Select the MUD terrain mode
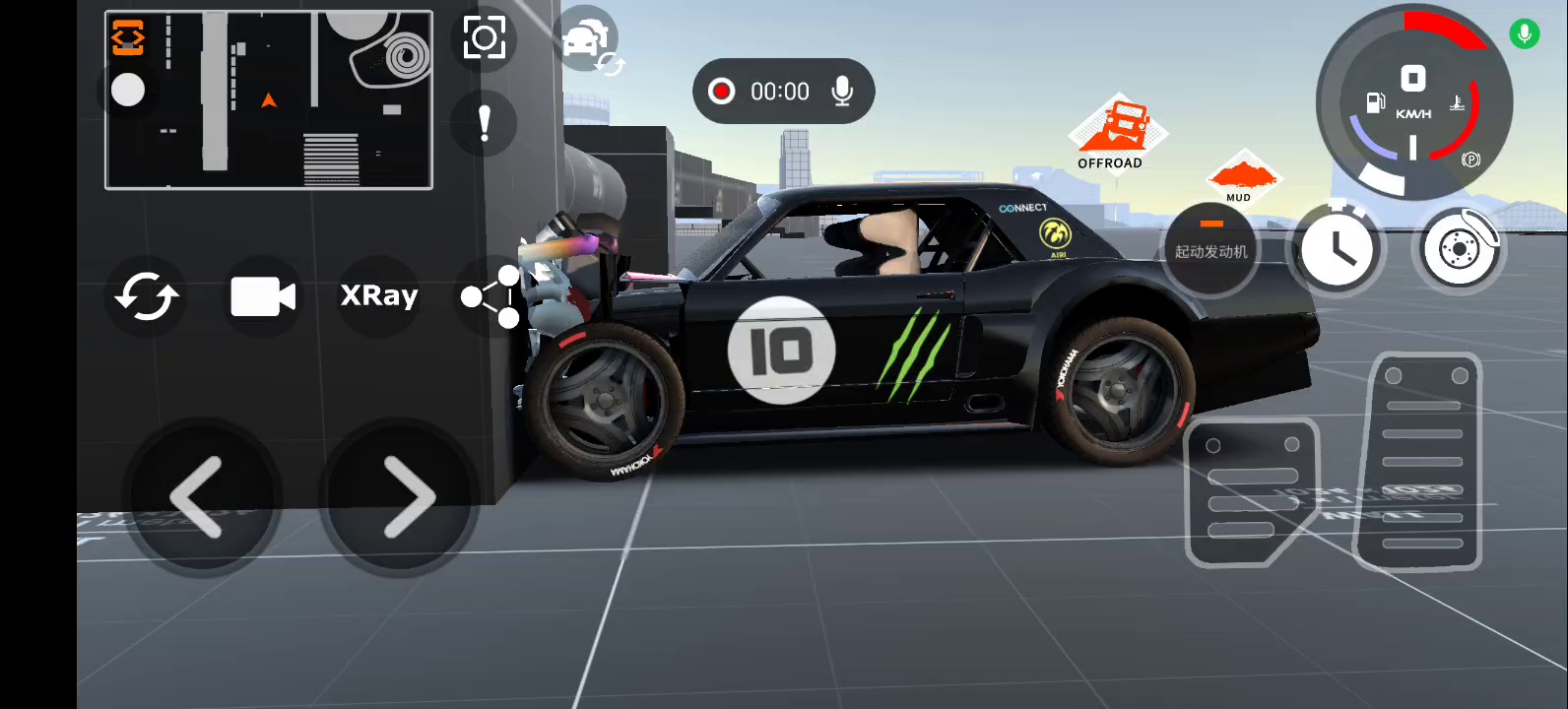 (1241, 177)
